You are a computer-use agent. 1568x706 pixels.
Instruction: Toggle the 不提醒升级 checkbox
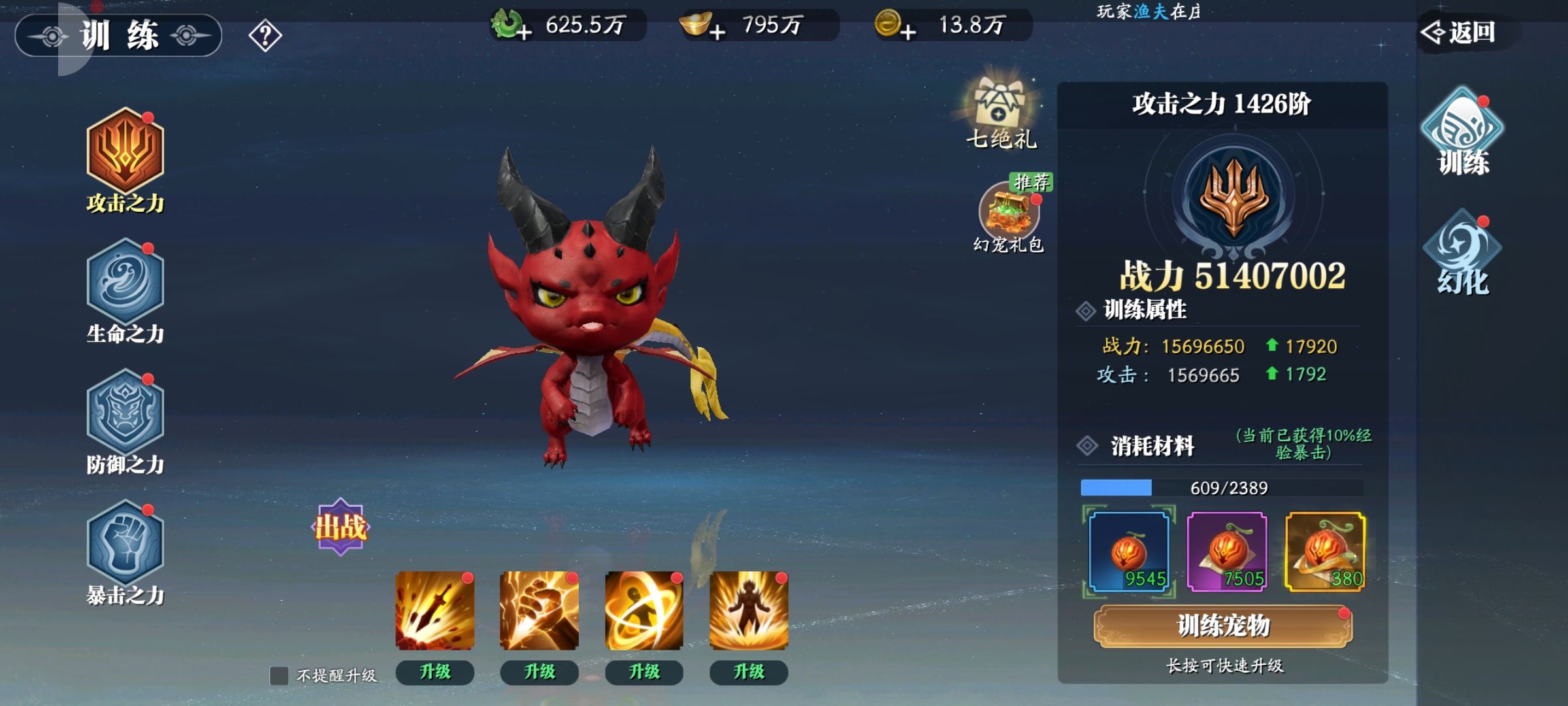coord(279,675)
